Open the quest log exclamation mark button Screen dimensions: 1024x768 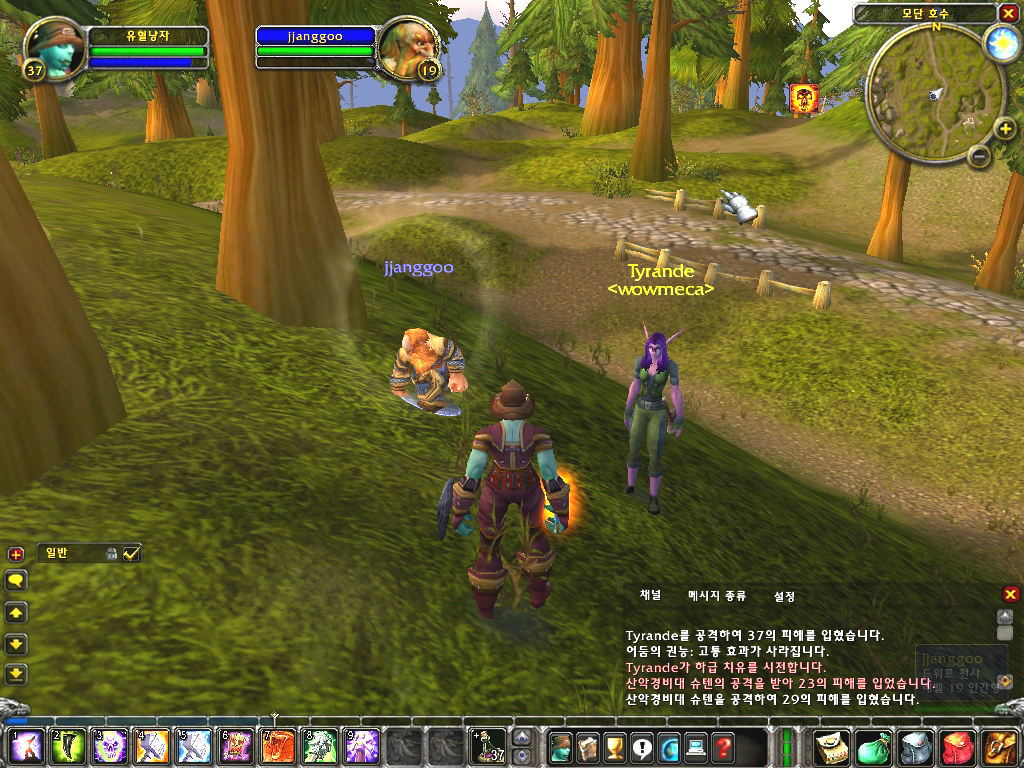[642, 747]
